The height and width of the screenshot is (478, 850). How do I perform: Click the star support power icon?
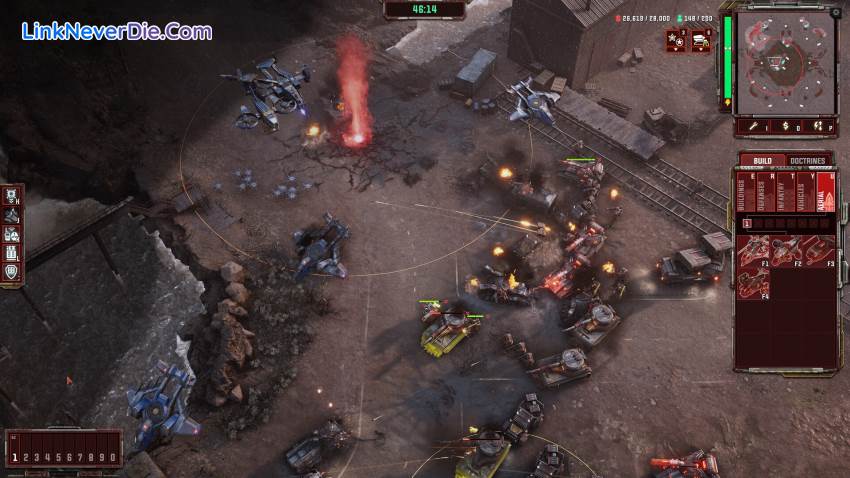pos(675,40)
